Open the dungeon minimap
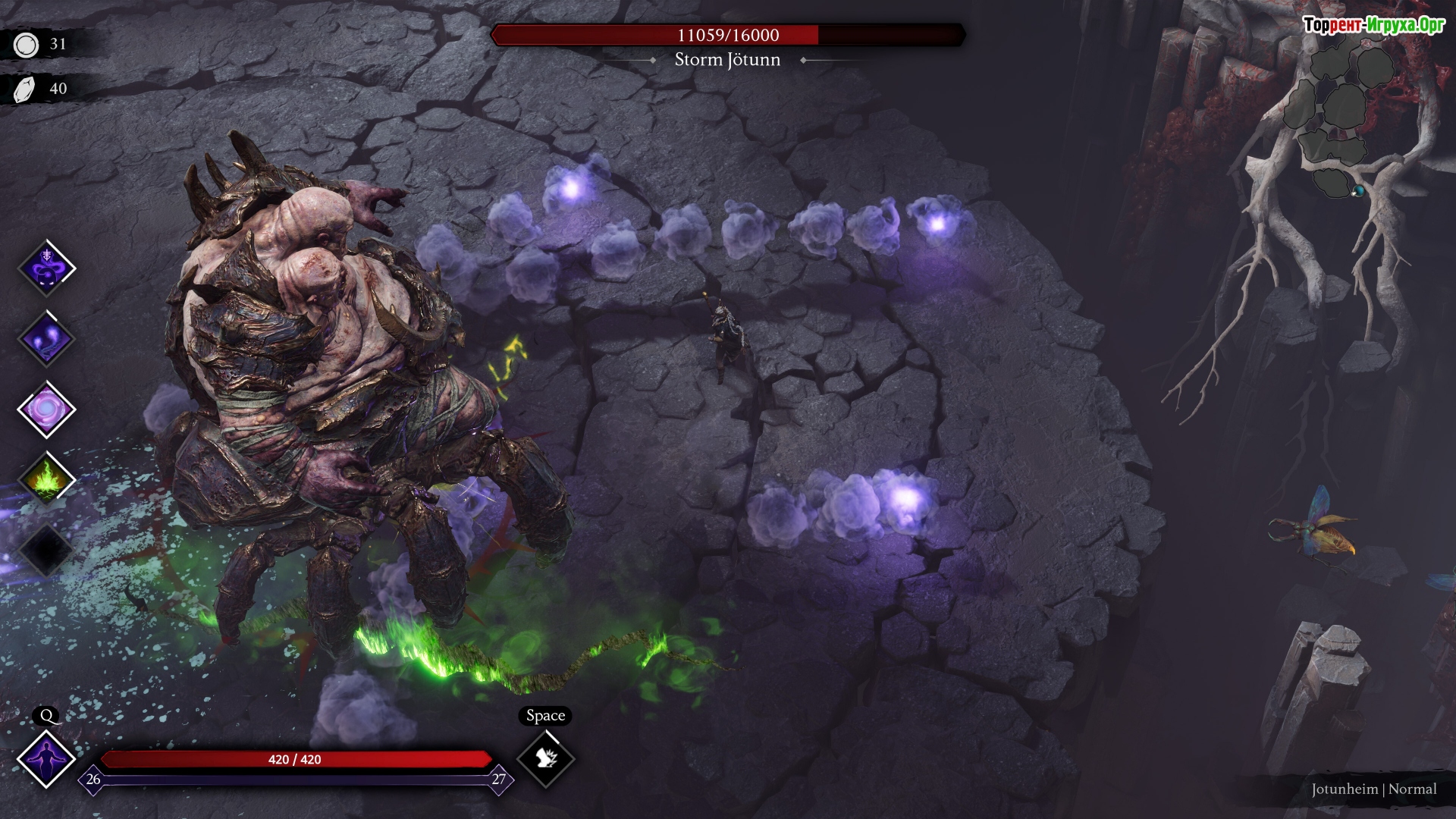The width and height of the screenshot is (1456, 819). (1341, 121)
